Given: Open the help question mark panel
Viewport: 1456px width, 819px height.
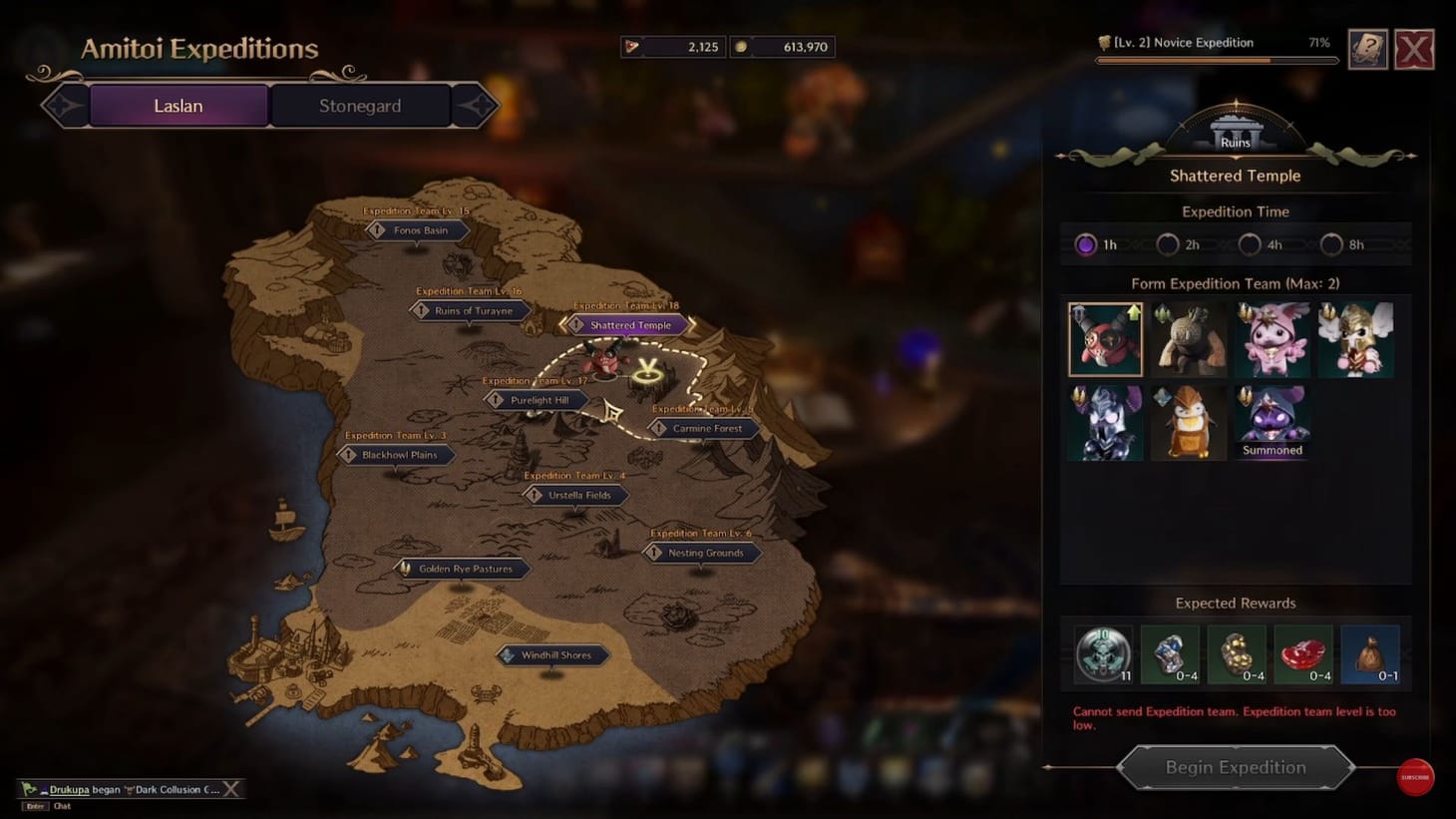Looking at the screenshot, I should tap(1367, 49).
